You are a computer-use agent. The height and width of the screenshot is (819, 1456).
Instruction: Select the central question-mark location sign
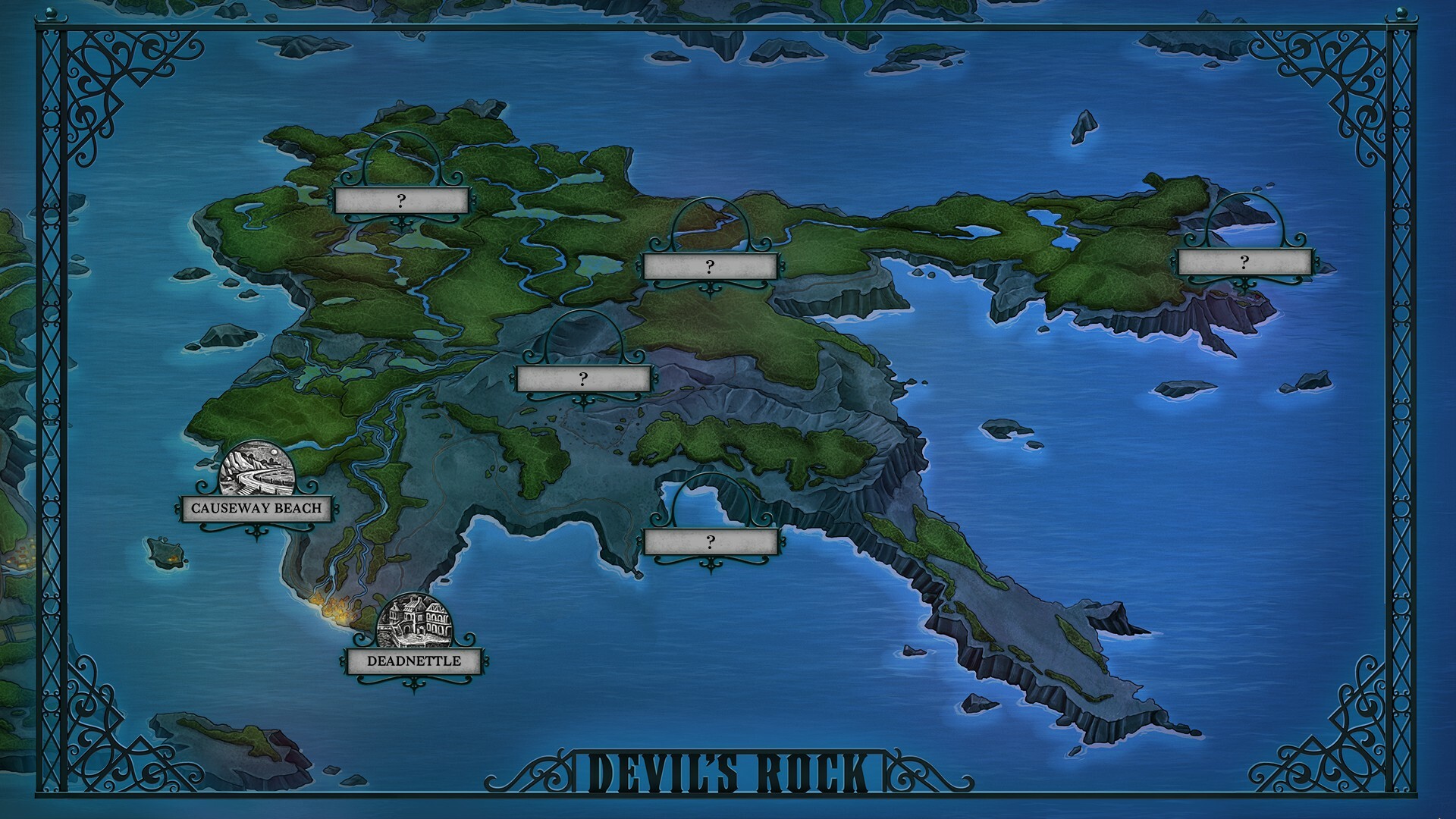click(582, 377)
